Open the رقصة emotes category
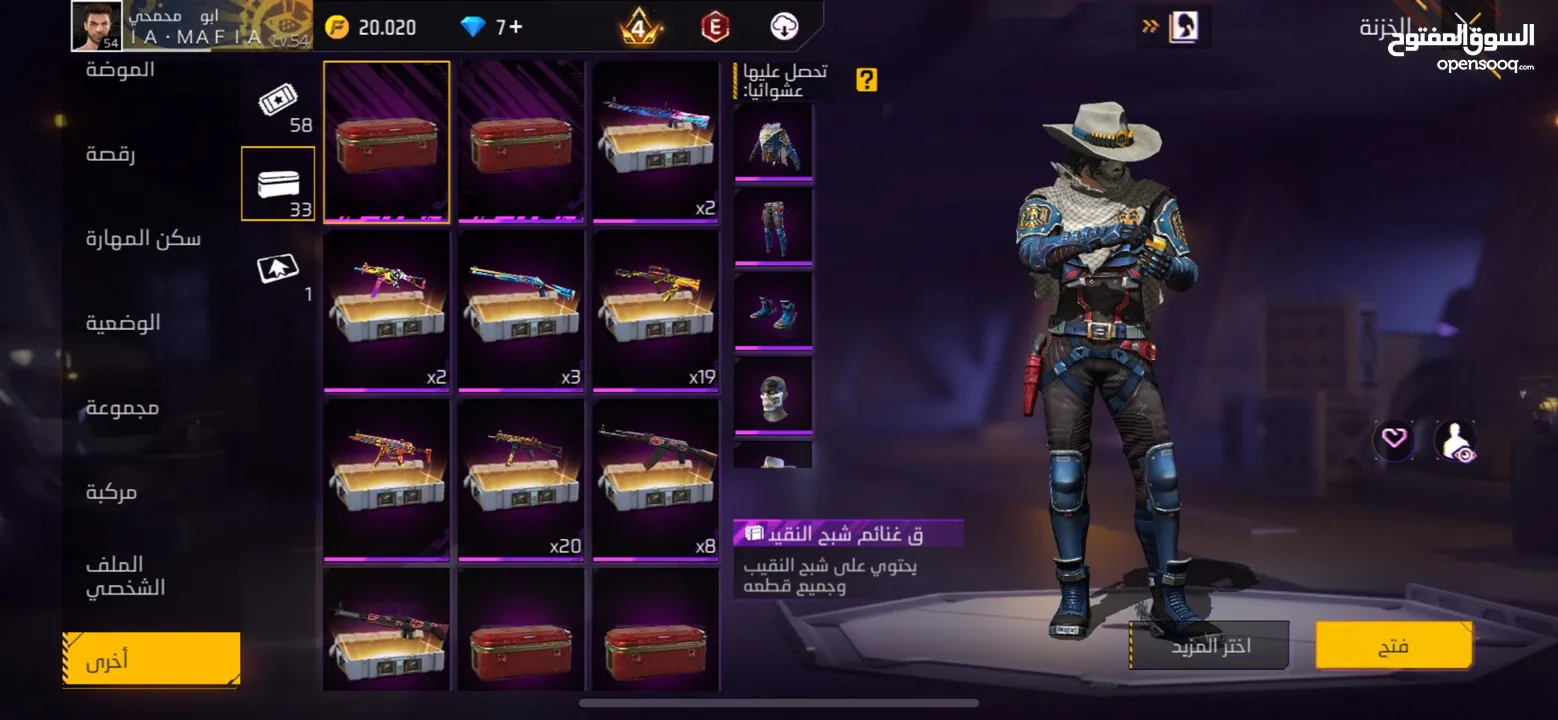 pos(111,154)
